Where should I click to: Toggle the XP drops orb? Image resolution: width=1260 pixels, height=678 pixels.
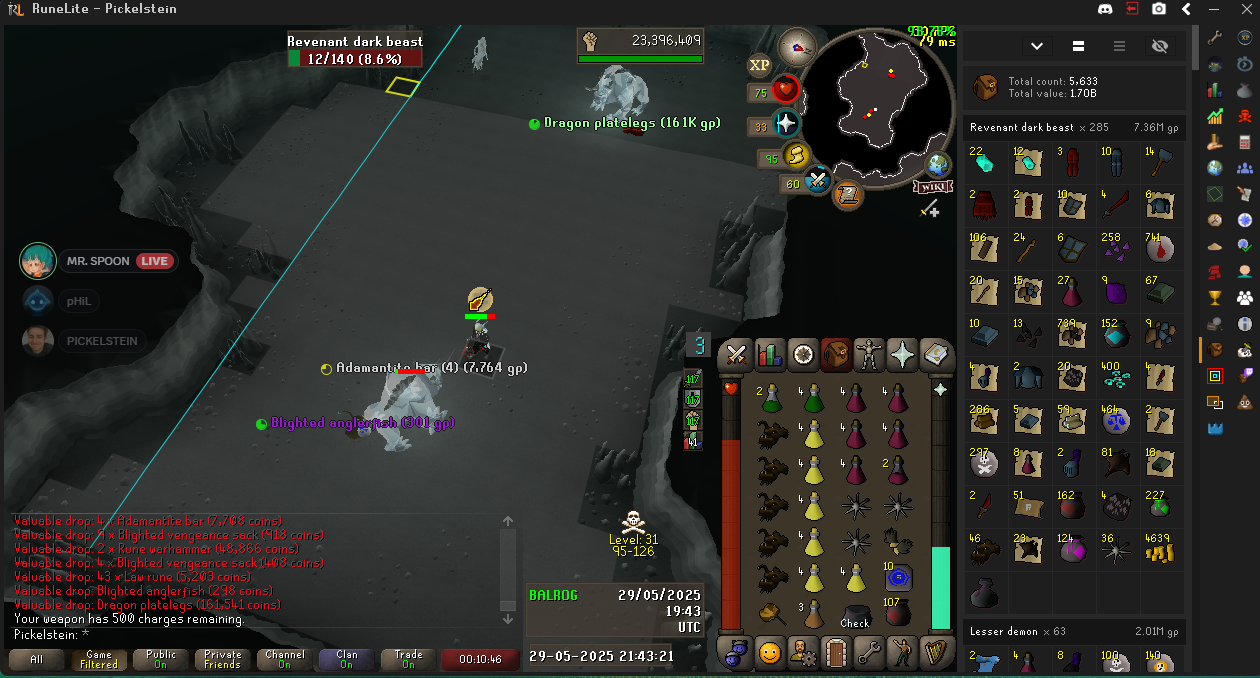pyautogui.click(x=760, y=64)
